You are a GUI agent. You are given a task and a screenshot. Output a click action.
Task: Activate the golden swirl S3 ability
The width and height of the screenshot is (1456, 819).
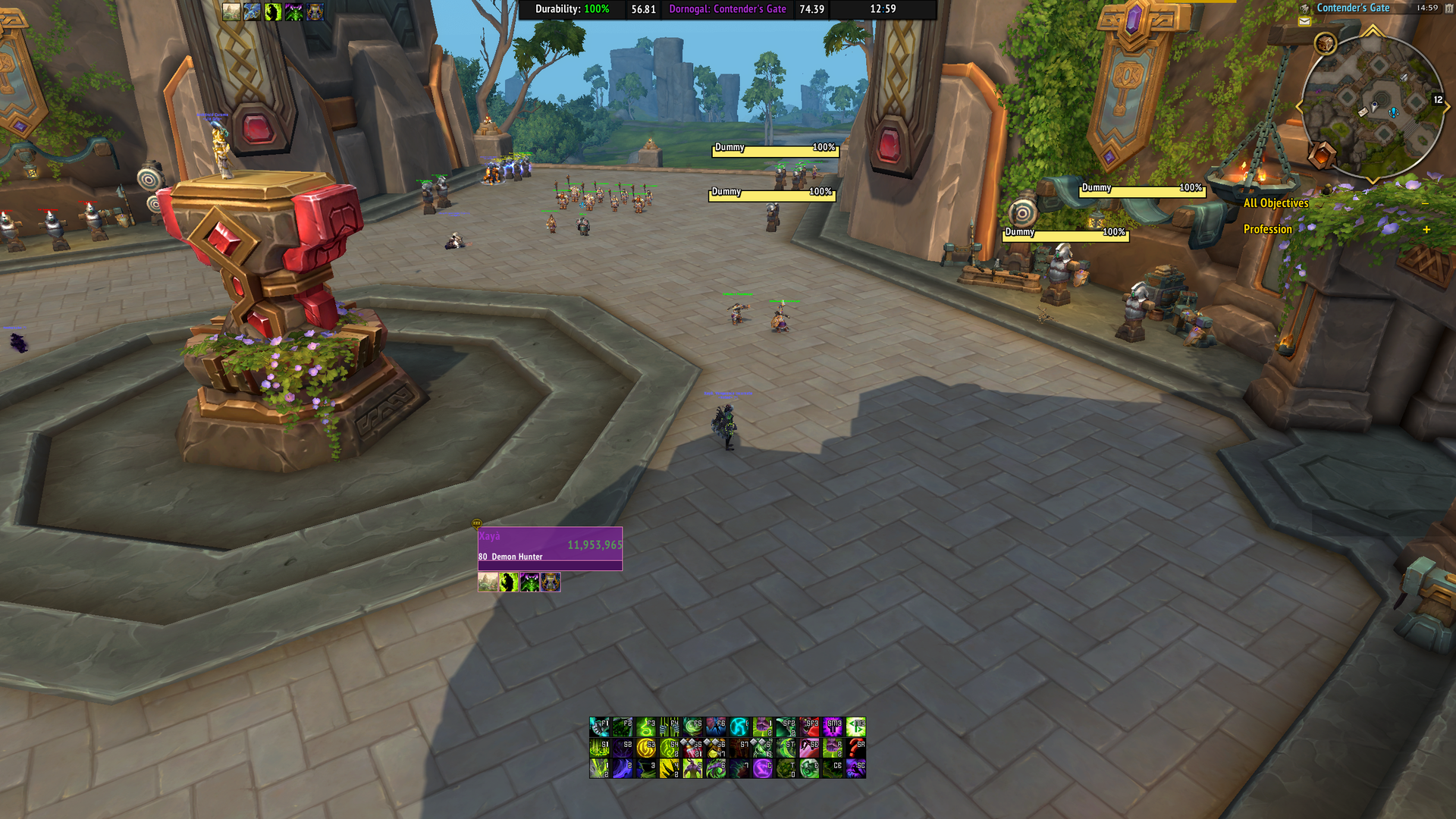pyautogui.click(x=646, y=748)
